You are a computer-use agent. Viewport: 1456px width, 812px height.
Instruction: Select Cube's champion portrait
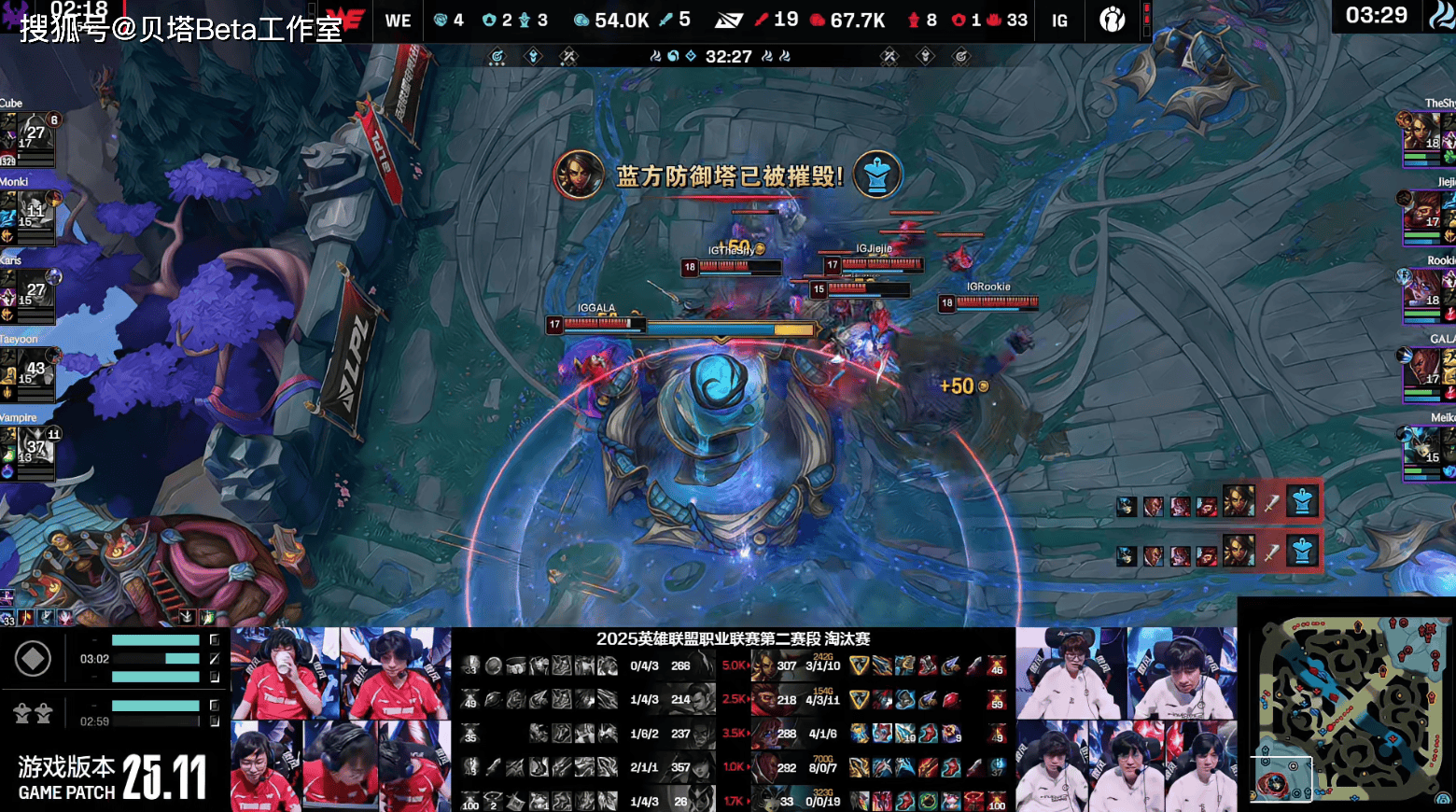click(26, 136)
